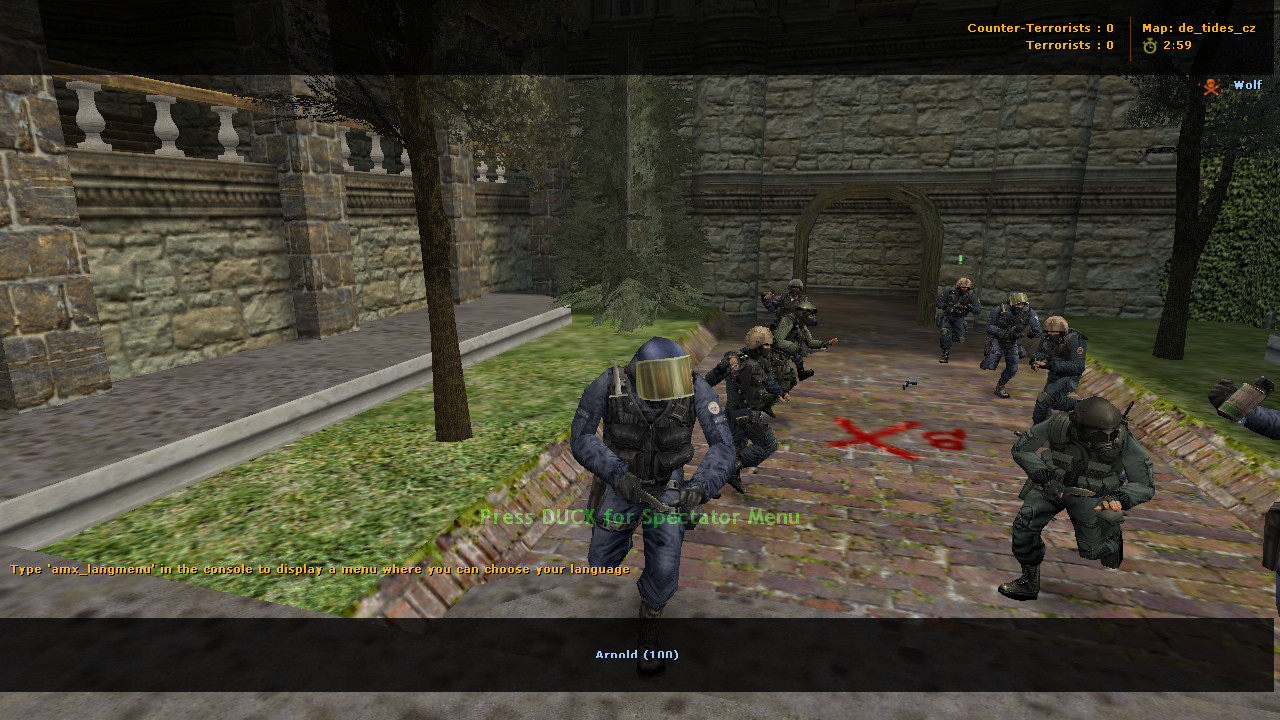The width and height of the screenshot is (1280, 720).
Task: Click Press DUCK for Spectator Menu text
Action: [639, 518]
